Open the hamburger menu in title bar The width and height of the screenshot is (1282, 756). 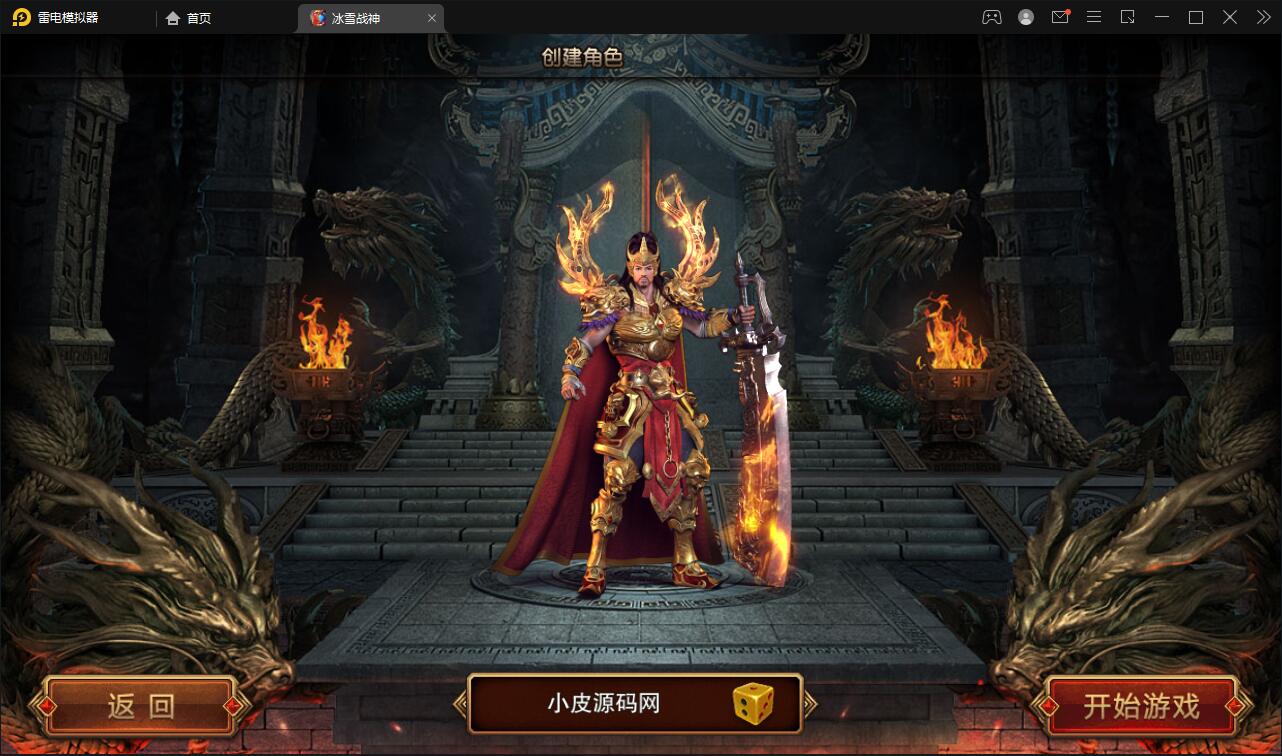pos(1094,17)
